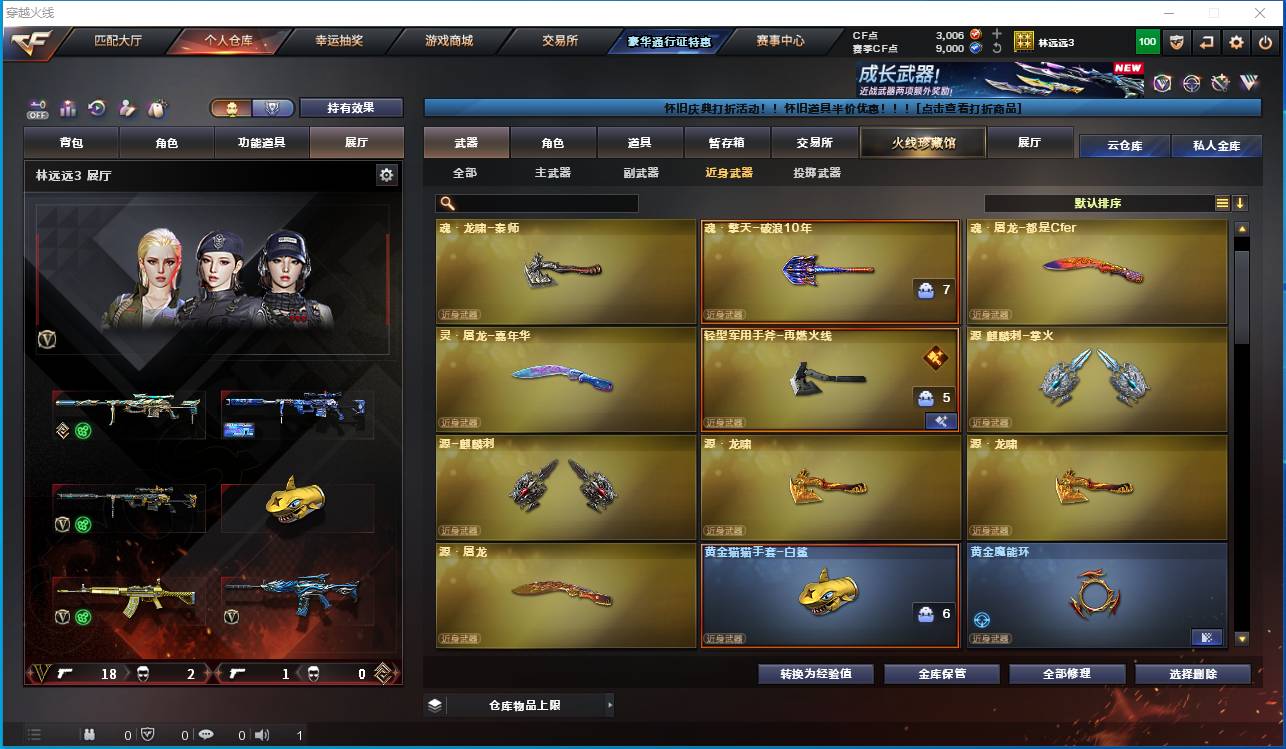Click the shield emblem icon beside the green 100
Viewport: 1286px width, 749px height.
1176,42
